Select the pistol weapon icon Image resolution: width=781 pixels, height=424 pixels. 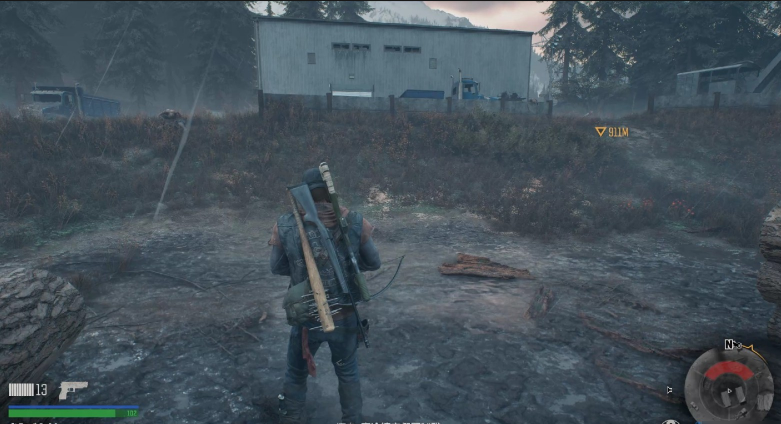click(73, 389)
